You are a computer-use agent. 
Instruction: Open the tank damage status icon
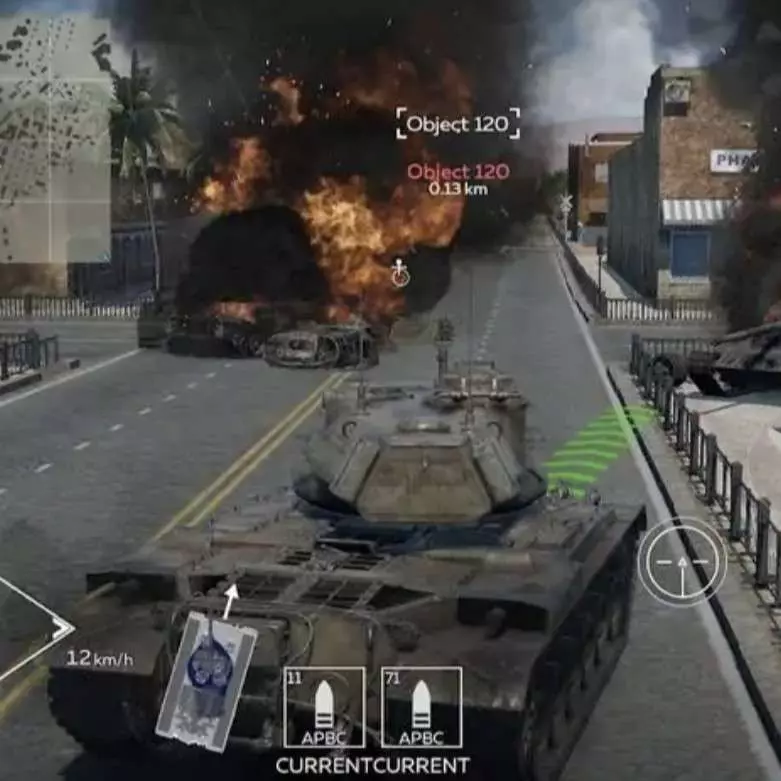pyautogui.click(x=207, y=666)
